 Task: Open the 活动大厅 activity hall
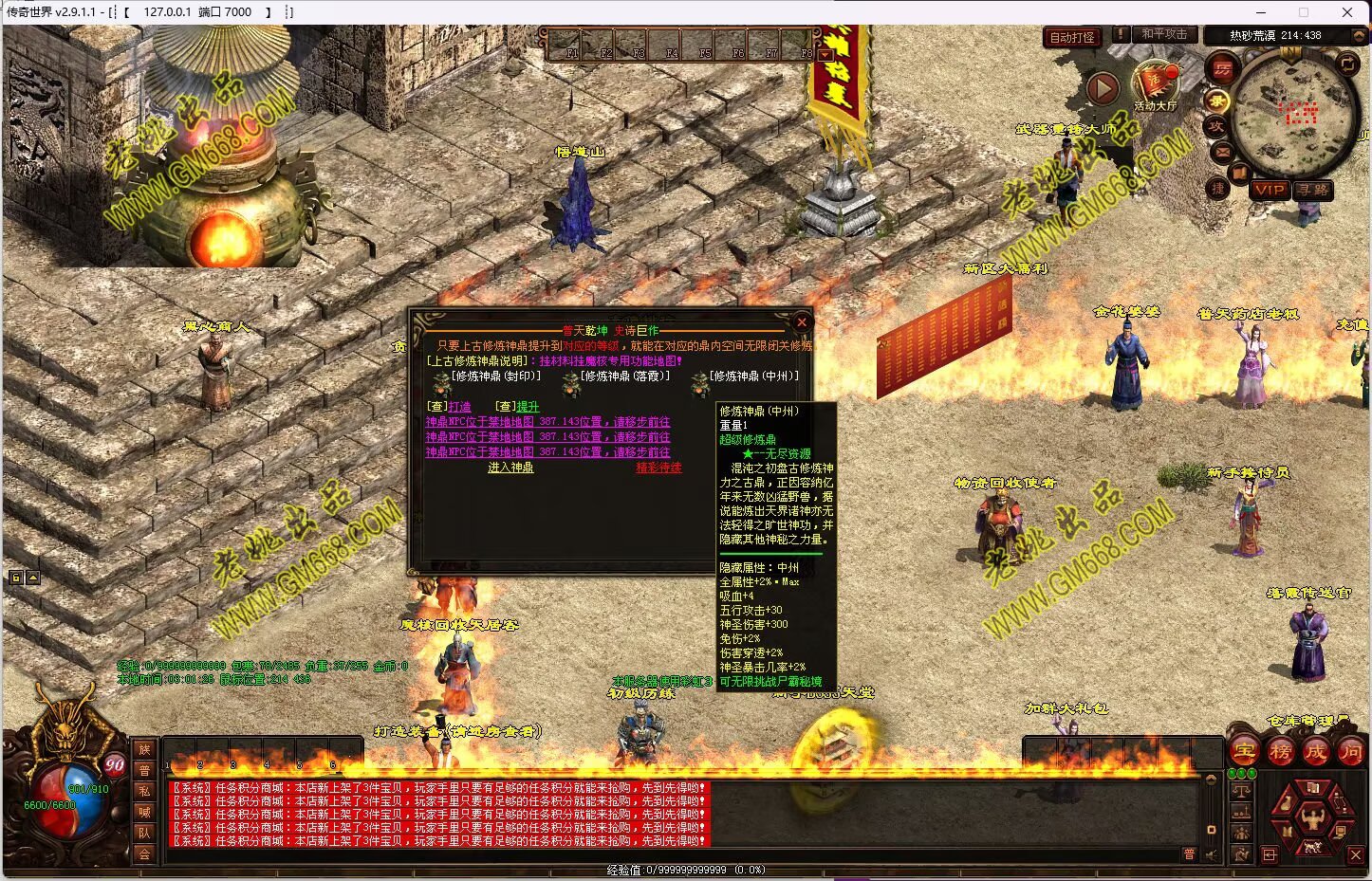point(1155,83)
